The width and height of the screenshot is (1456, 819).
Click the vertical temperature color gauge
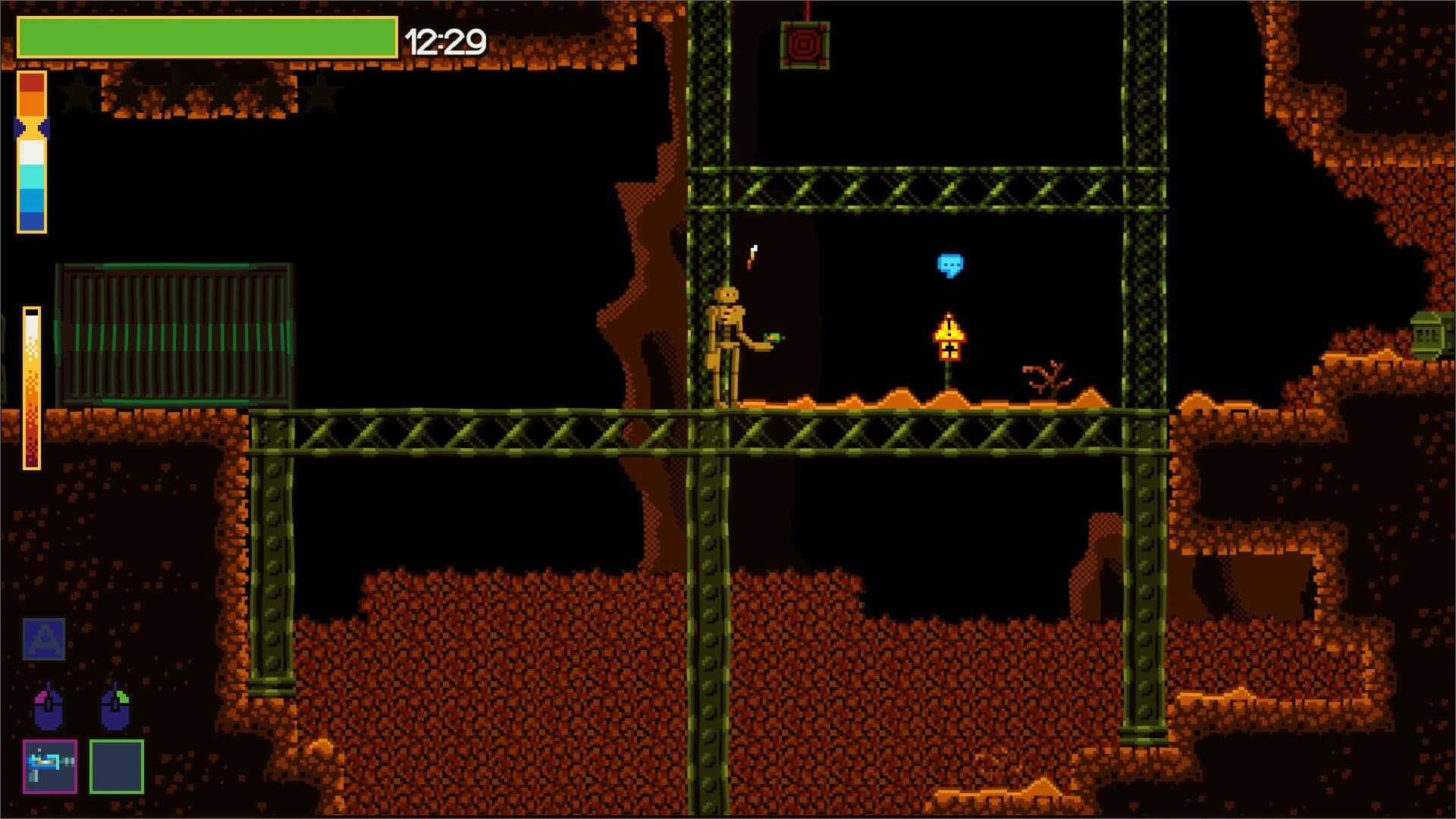(31, 148)
